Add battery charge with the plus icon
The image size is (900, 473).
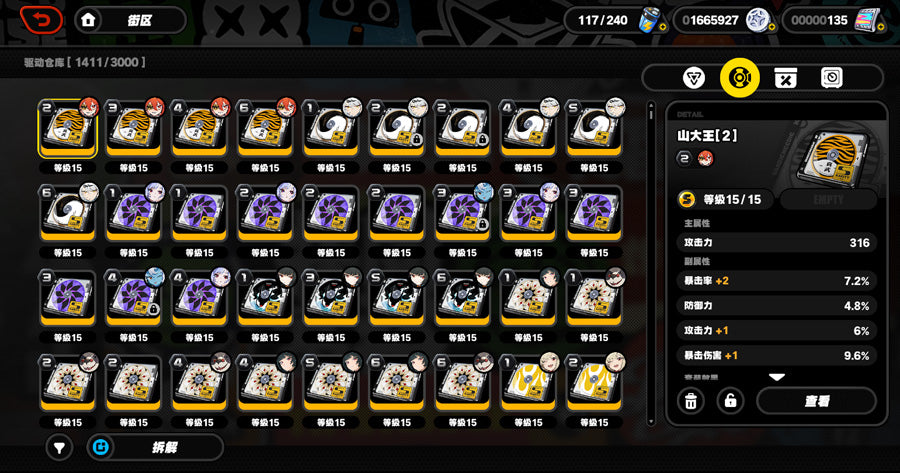coord(661,25)
